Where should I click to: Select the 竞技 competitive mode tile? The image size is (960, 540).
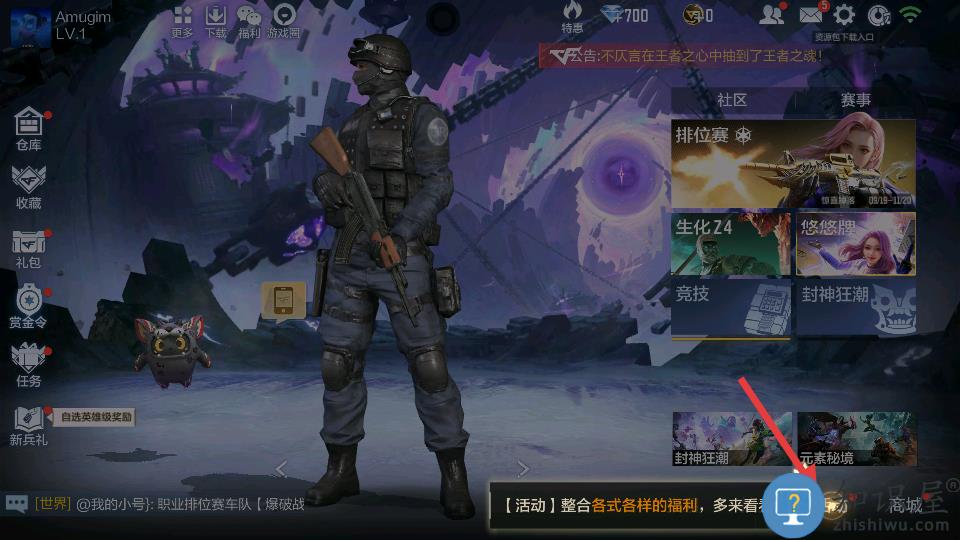click(x=731, y=307)
